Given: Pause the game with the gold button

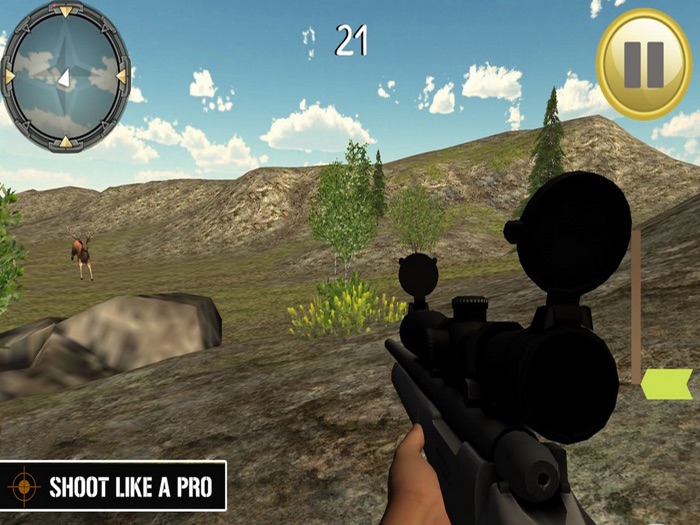Looking at the screenshot, I should [x=644, y=64].
